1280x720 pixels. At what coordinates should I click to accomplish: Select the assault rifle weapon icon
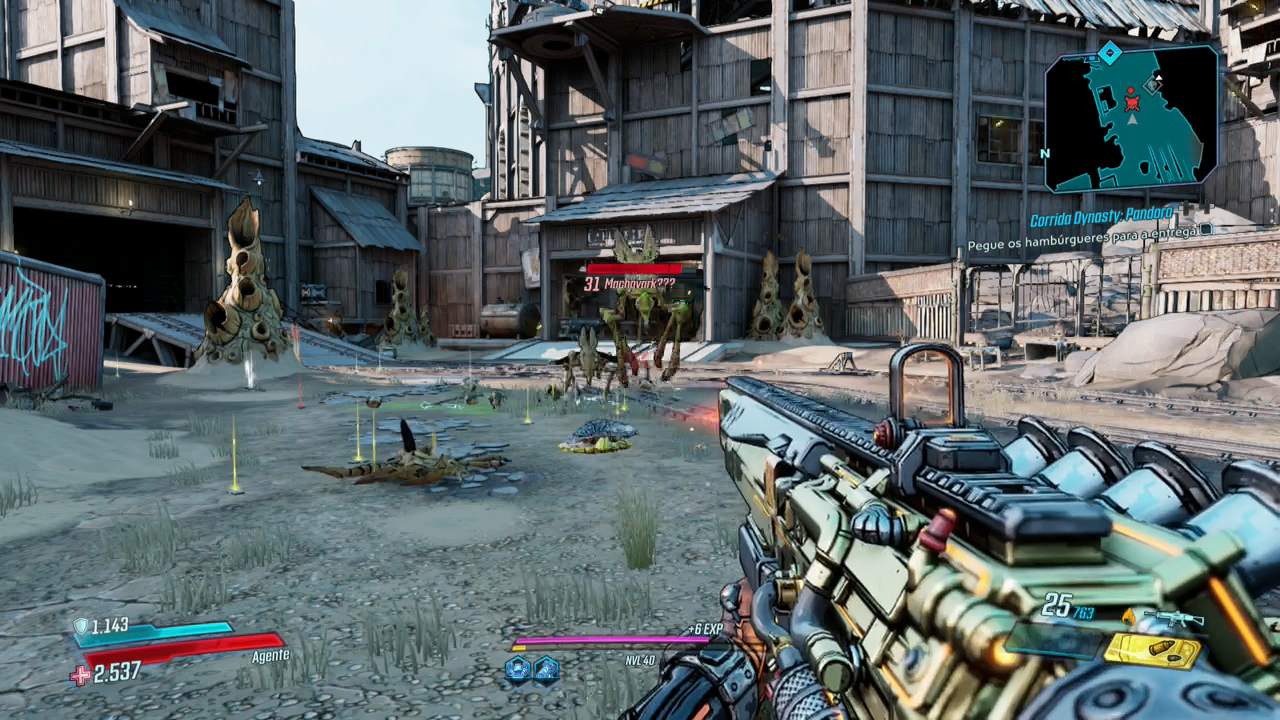1174,619
